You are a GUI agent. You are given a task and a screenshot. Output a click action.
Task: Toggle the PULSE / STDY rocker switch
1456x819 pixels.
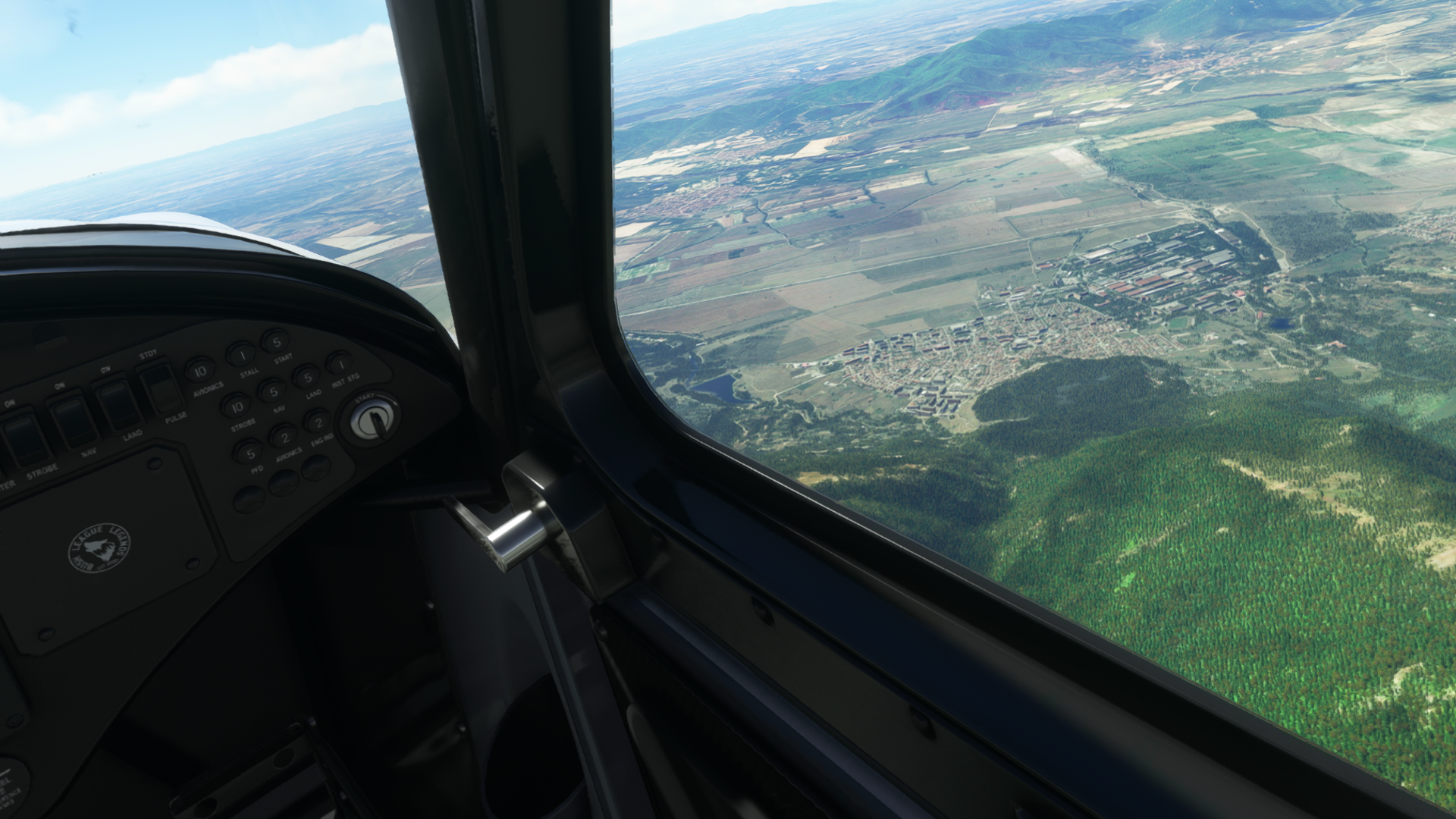pyautogui.click(x=161, y=388)
